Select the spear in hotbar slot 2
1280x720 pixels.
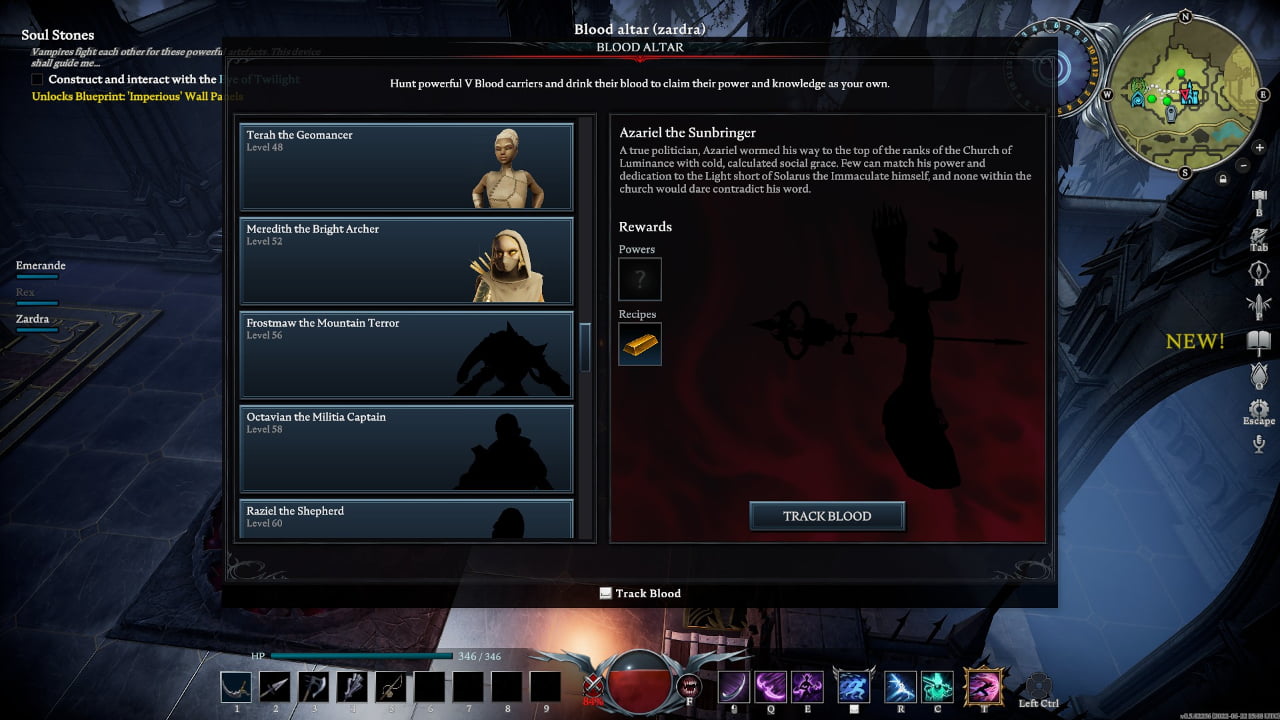click(275, 687)
